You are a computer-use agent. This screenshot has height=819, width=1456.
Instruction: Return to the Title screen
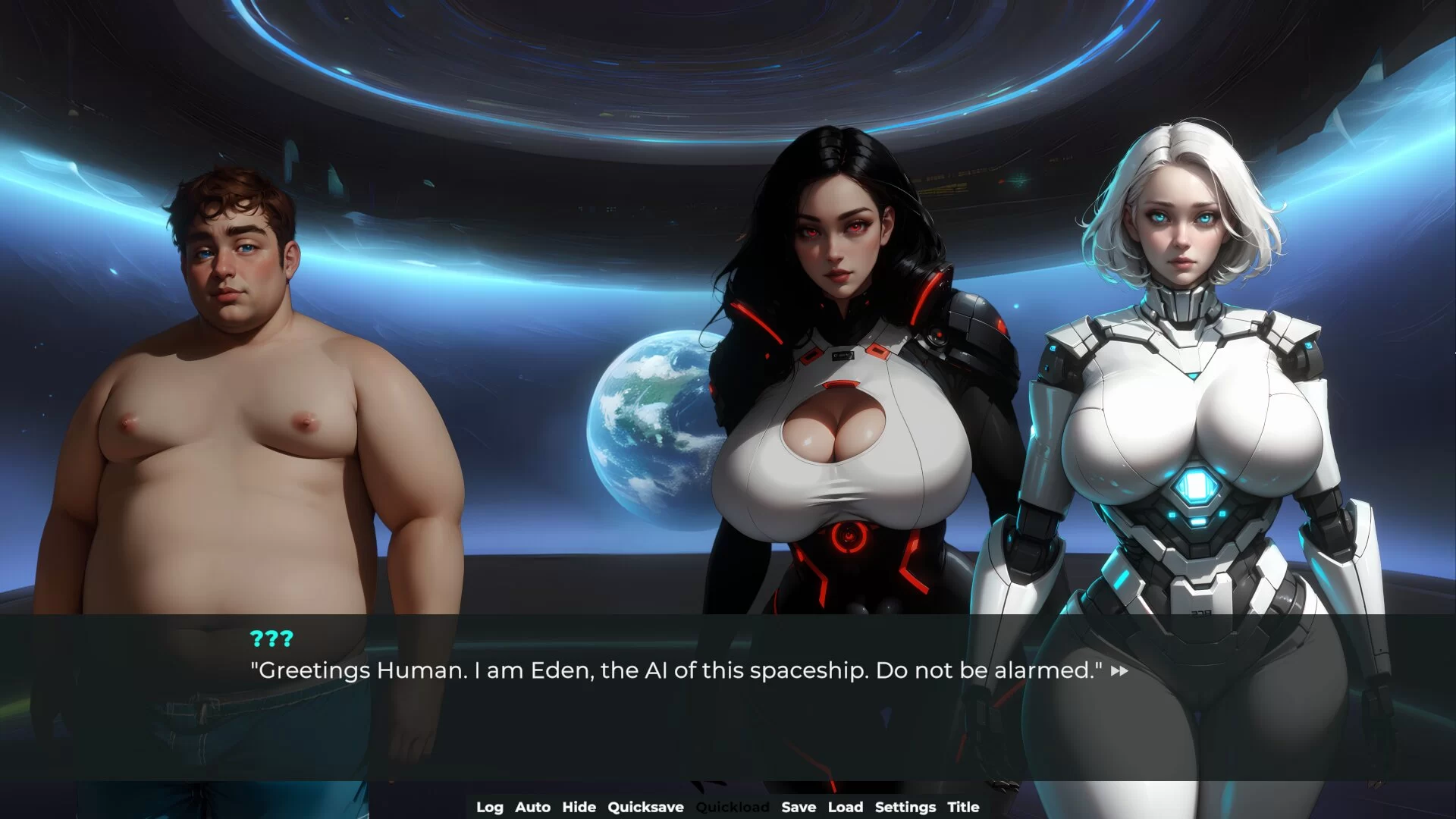(963, 807)
